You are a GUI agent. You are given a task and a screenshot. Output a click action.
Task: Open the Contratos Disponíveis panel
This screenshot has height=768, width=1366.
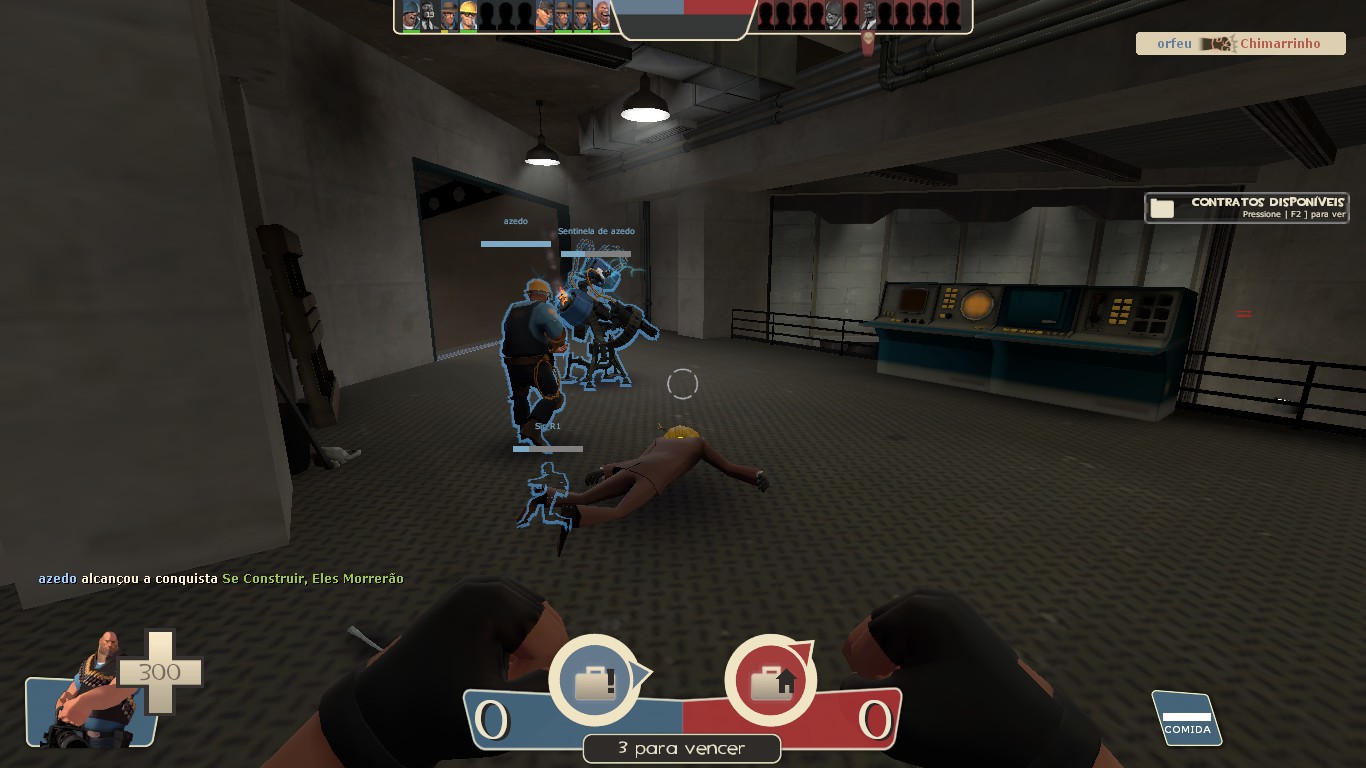(x=1246, y=208)
